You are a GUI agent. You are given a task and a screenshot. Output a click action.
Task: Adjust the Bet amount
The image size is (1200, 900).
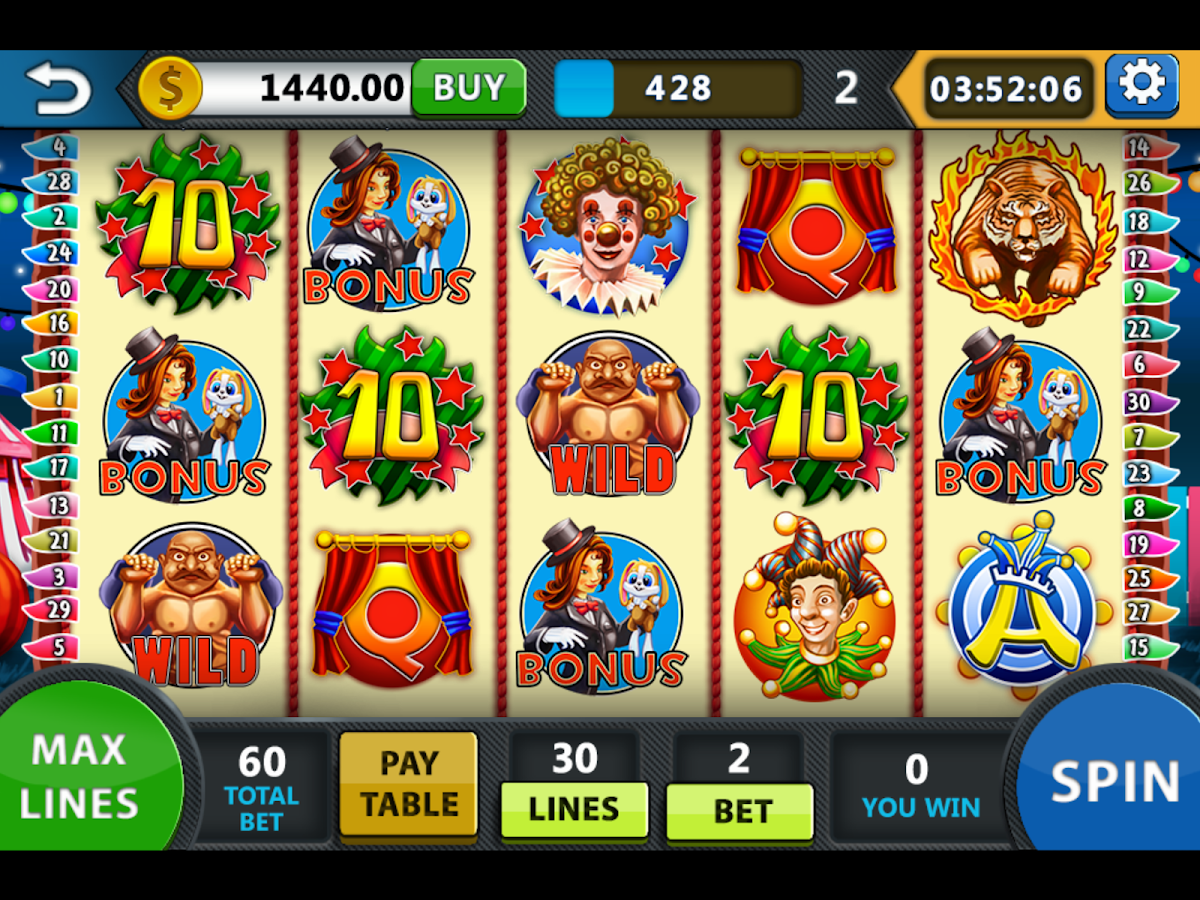click(739, 809)
